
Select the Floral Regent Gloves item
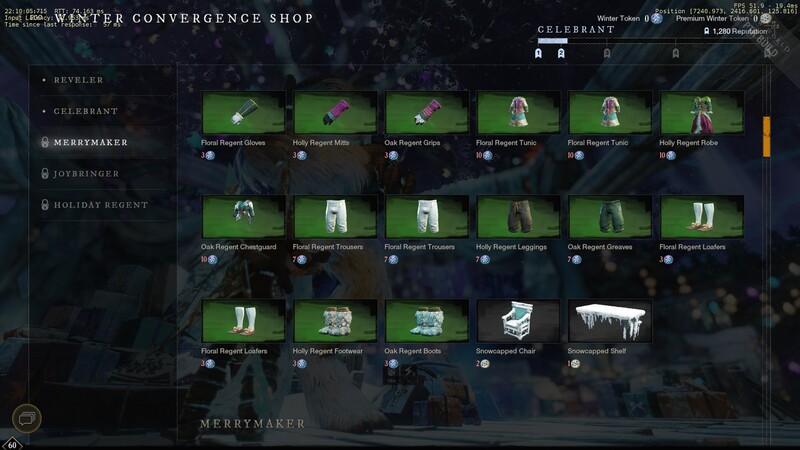[244, 113]
